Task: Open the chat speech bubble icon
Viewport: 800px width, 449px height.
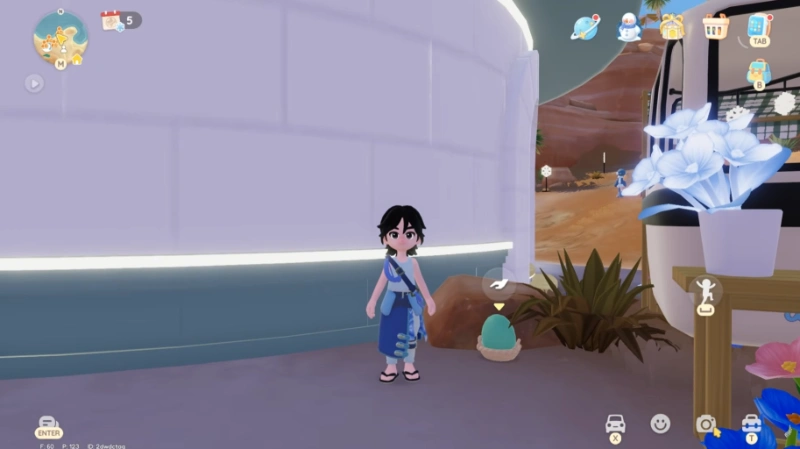Action: (x=48, y=424)
